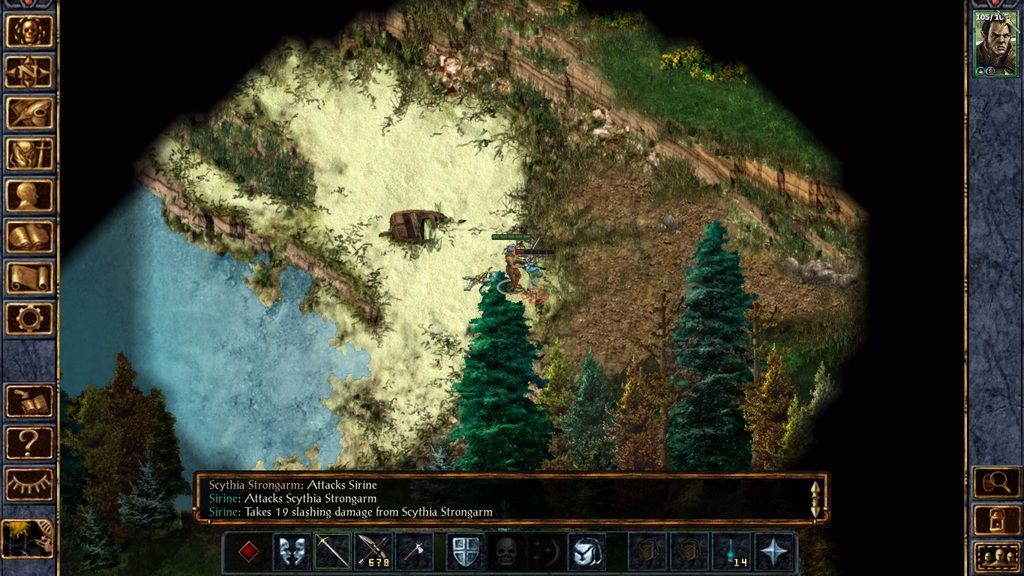This screenshot has height=576, width=1024.
Task: Equip the pickaxe-shaped weapon slot
Action: coord(331,552)
